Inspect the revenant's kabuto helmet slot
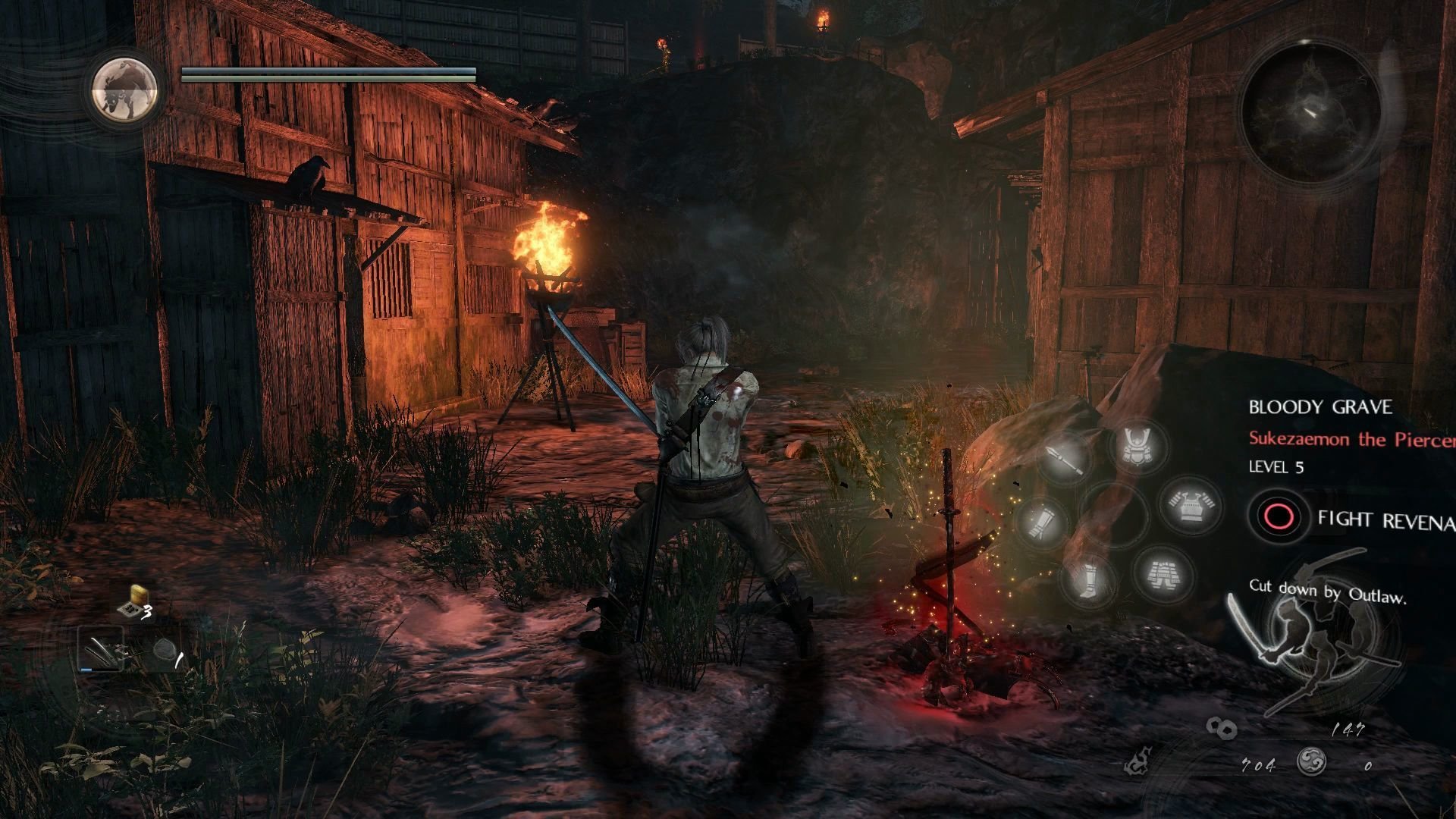The width and height of the screenshot is (1456, 819). [x=1137, y=444]
